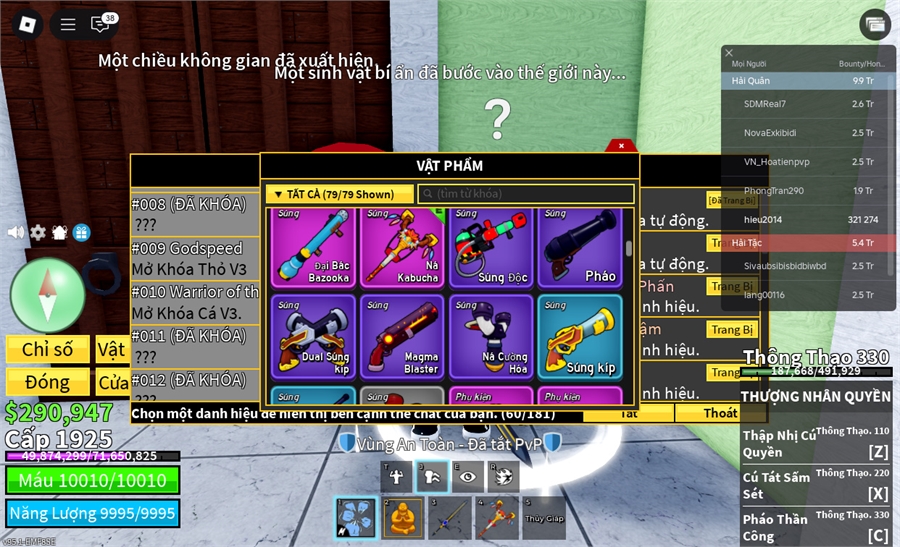Viewport: 900px width, 547px height.
Task: Open the settings gear icon
Action: point(38,232)
